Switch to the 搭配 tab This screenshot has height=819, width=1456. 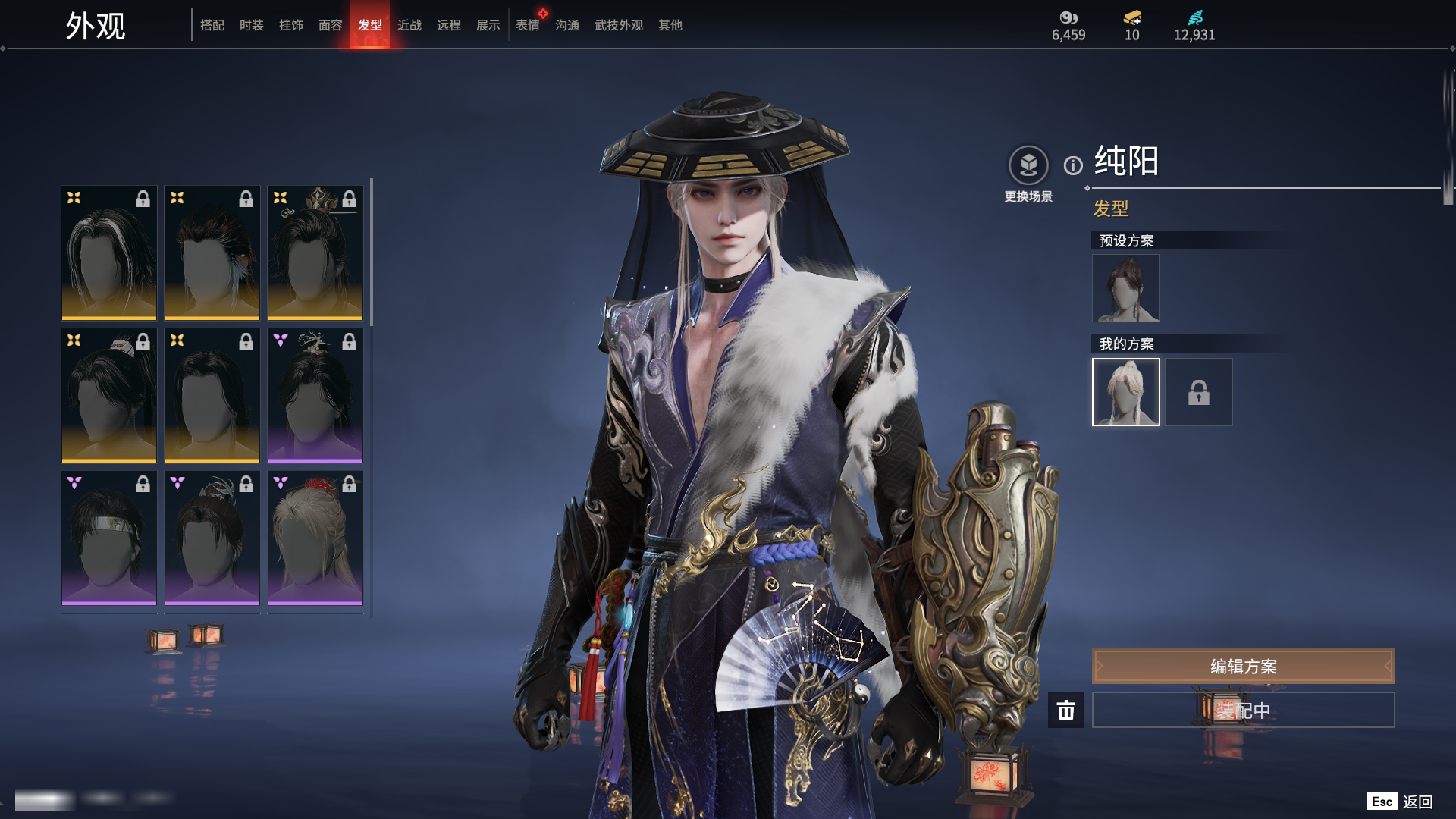pyautogui.click(x=212, y=25)
